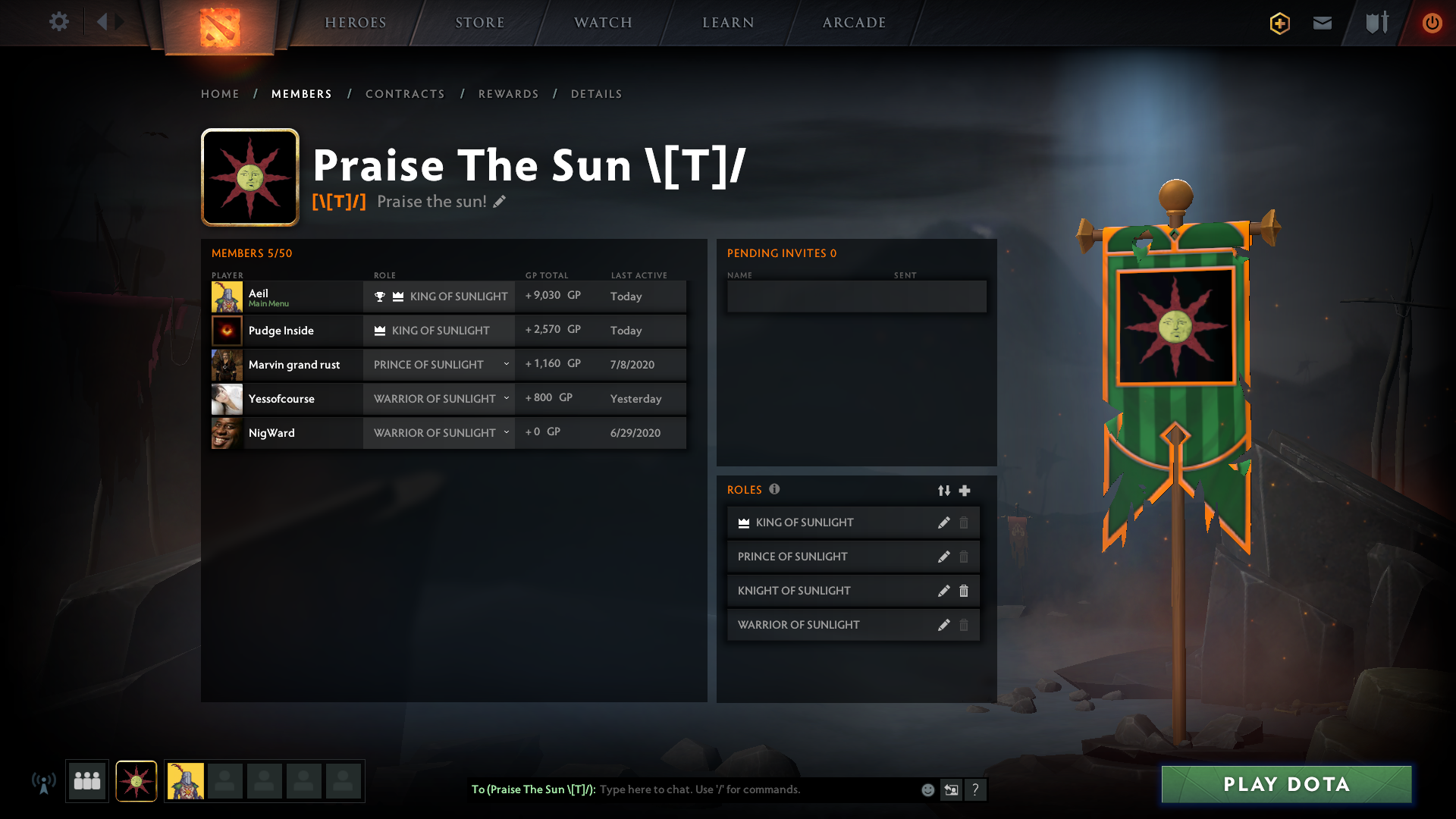Add a new role with the plus icon
1456x819 pixels.
[965, 491]
